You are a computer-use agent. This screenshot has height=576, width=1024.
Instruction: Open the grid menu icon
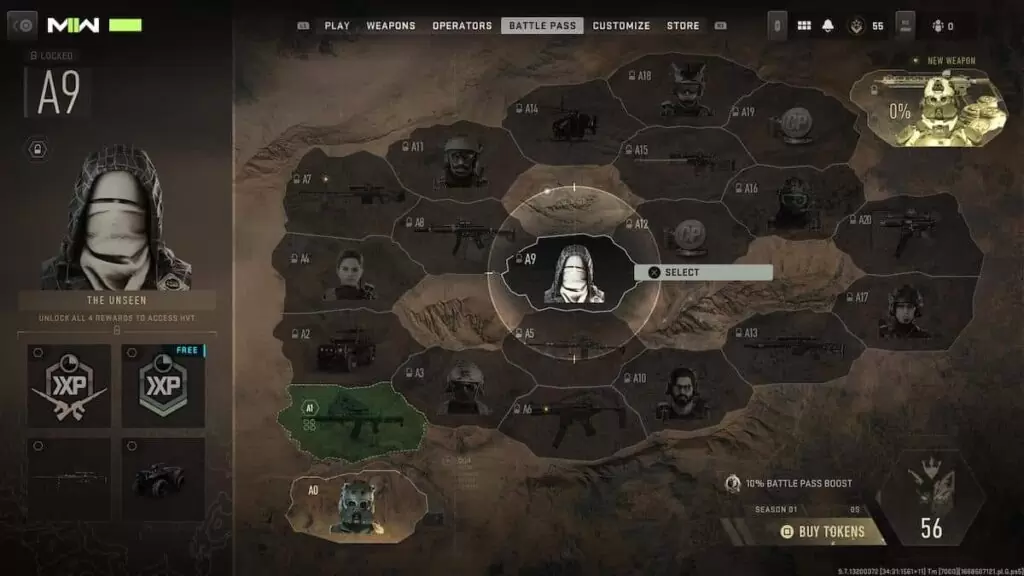804,26
